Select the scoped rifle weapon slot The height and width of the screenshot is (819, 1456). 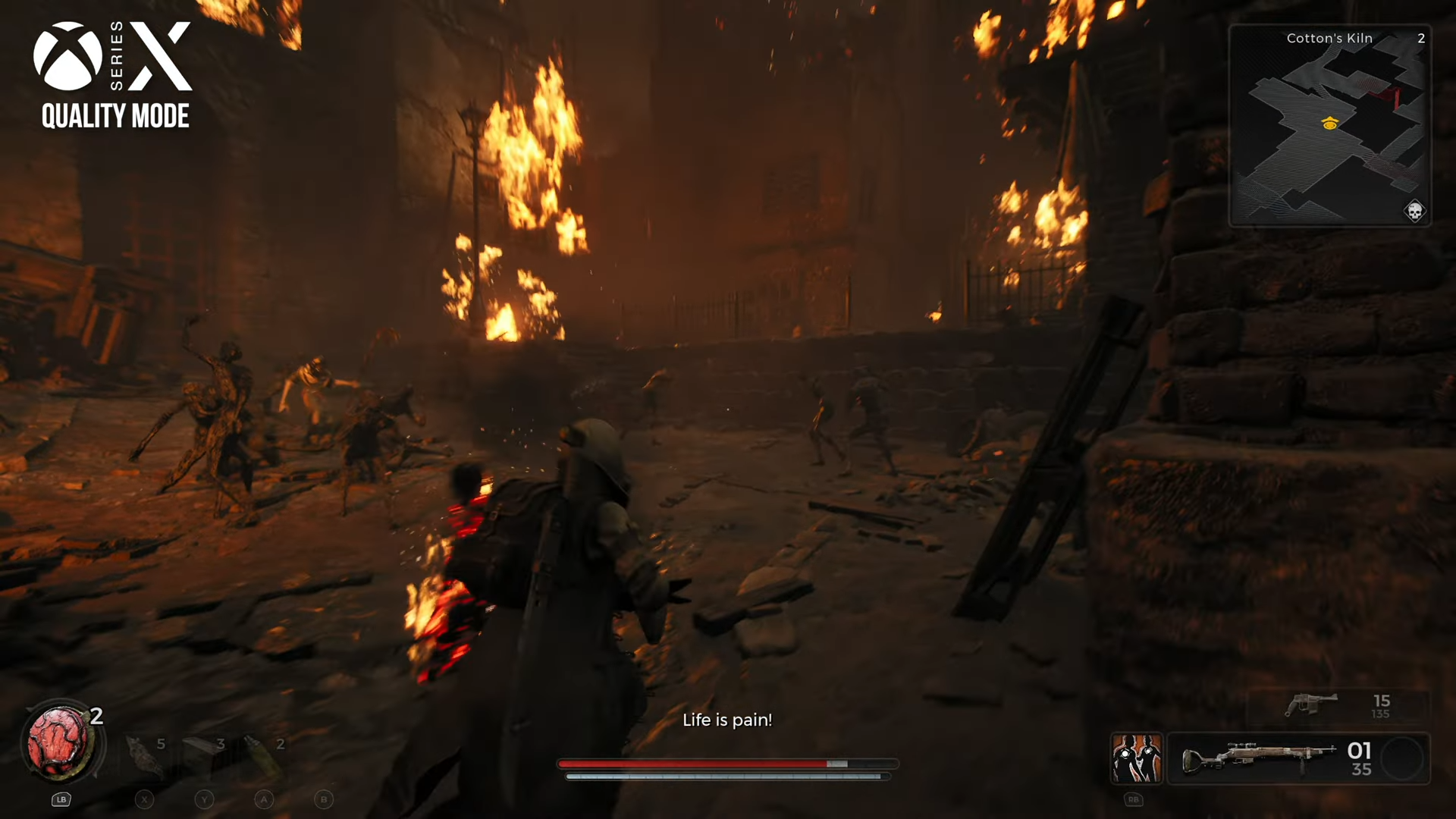coord(1259,758)
